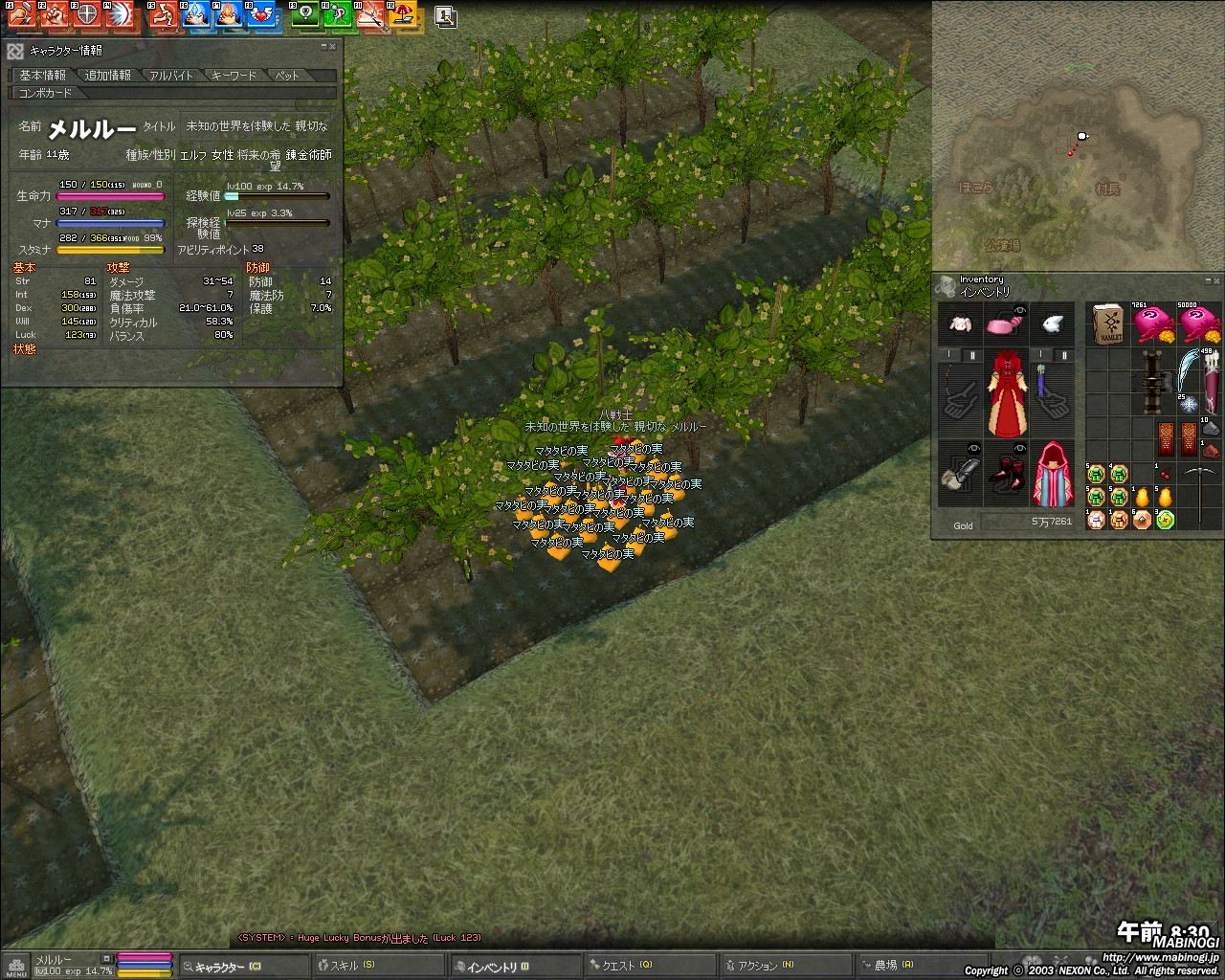
Task: Open the アクション (Action) menu button
Action: click(785, 966)
